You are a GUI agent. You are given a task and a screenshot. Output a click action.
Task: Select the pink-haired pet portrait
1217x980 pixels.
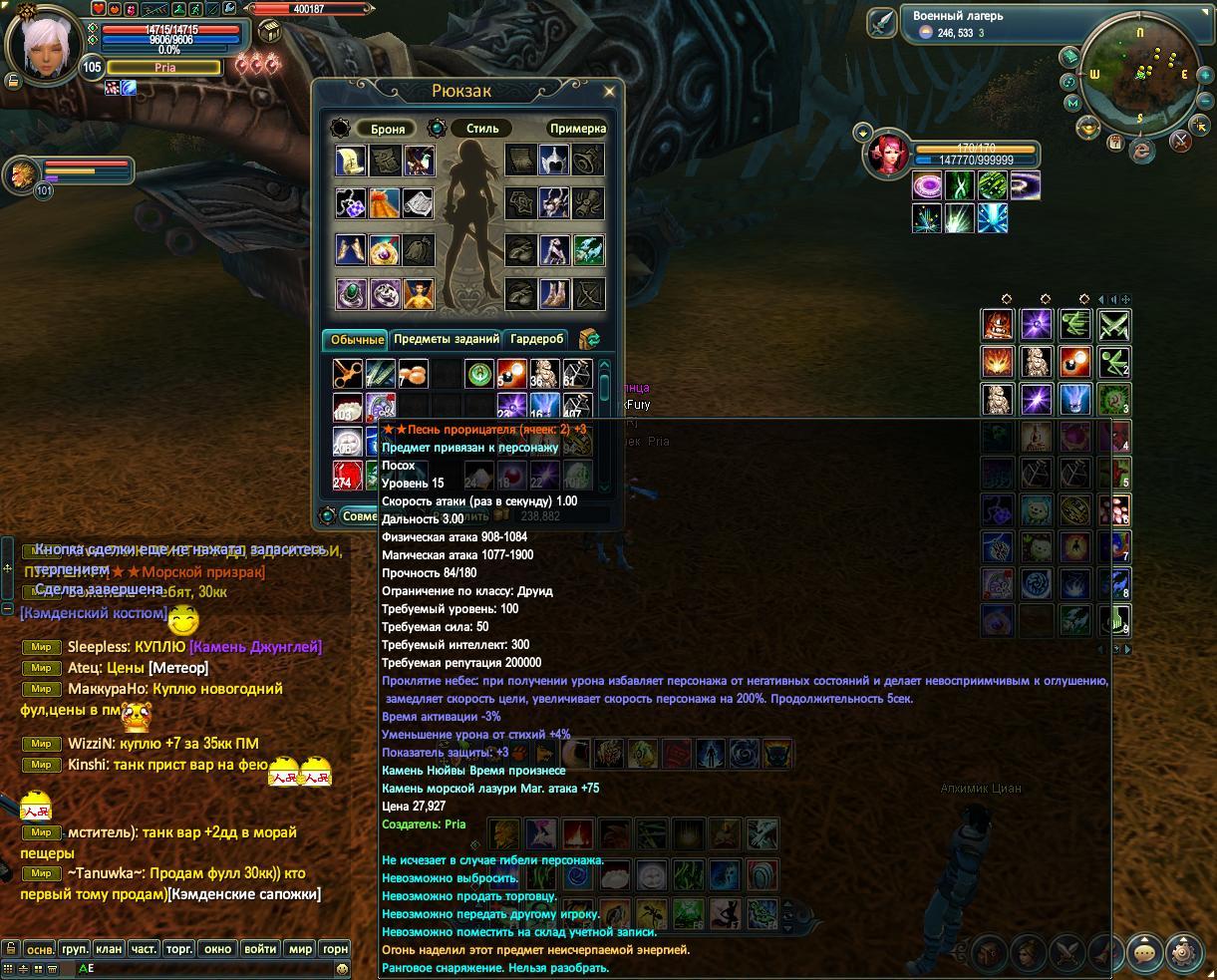[886, 155]
